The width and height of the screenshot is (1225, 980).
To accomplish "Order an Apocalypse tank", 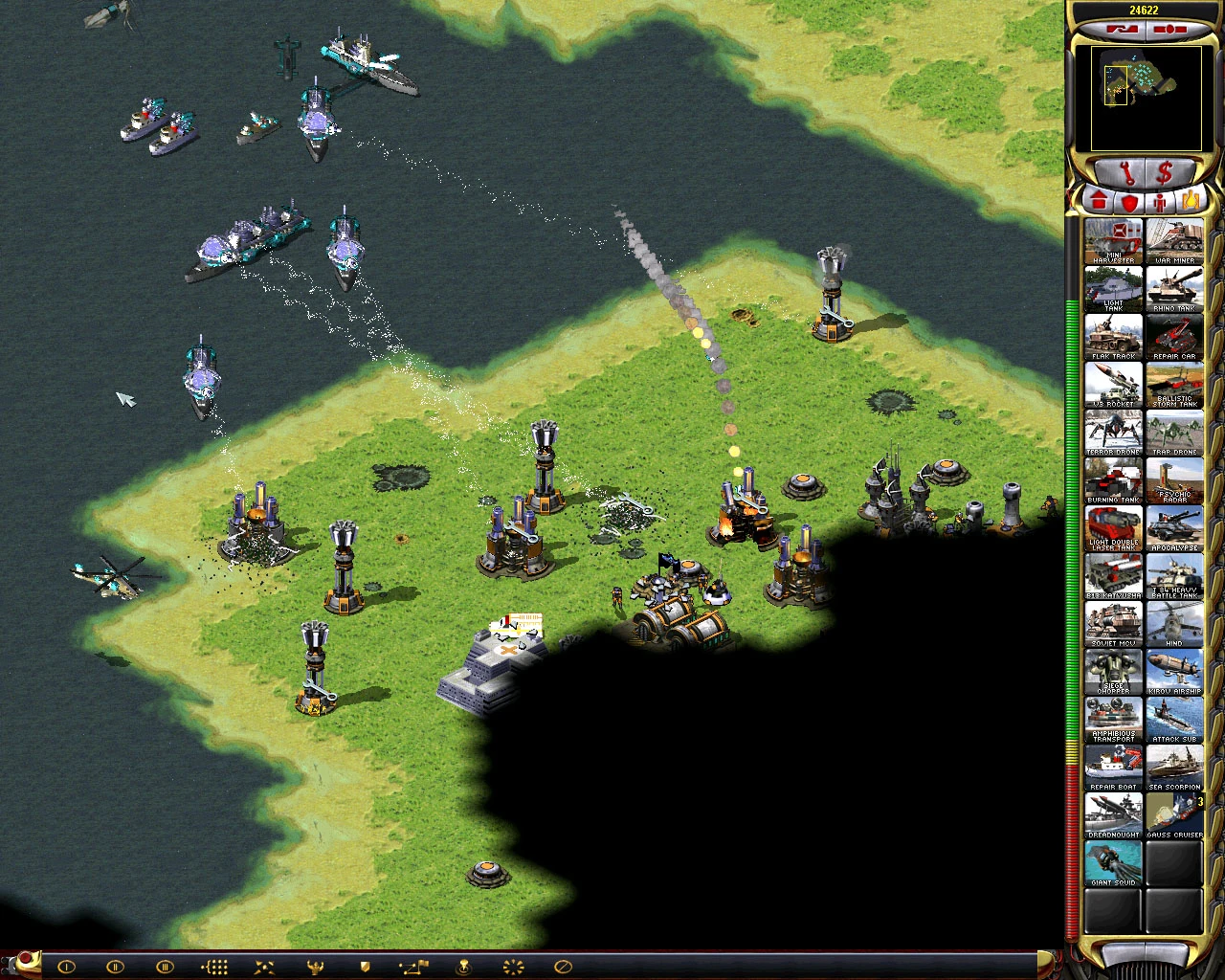I will [x=1174, y=529].
